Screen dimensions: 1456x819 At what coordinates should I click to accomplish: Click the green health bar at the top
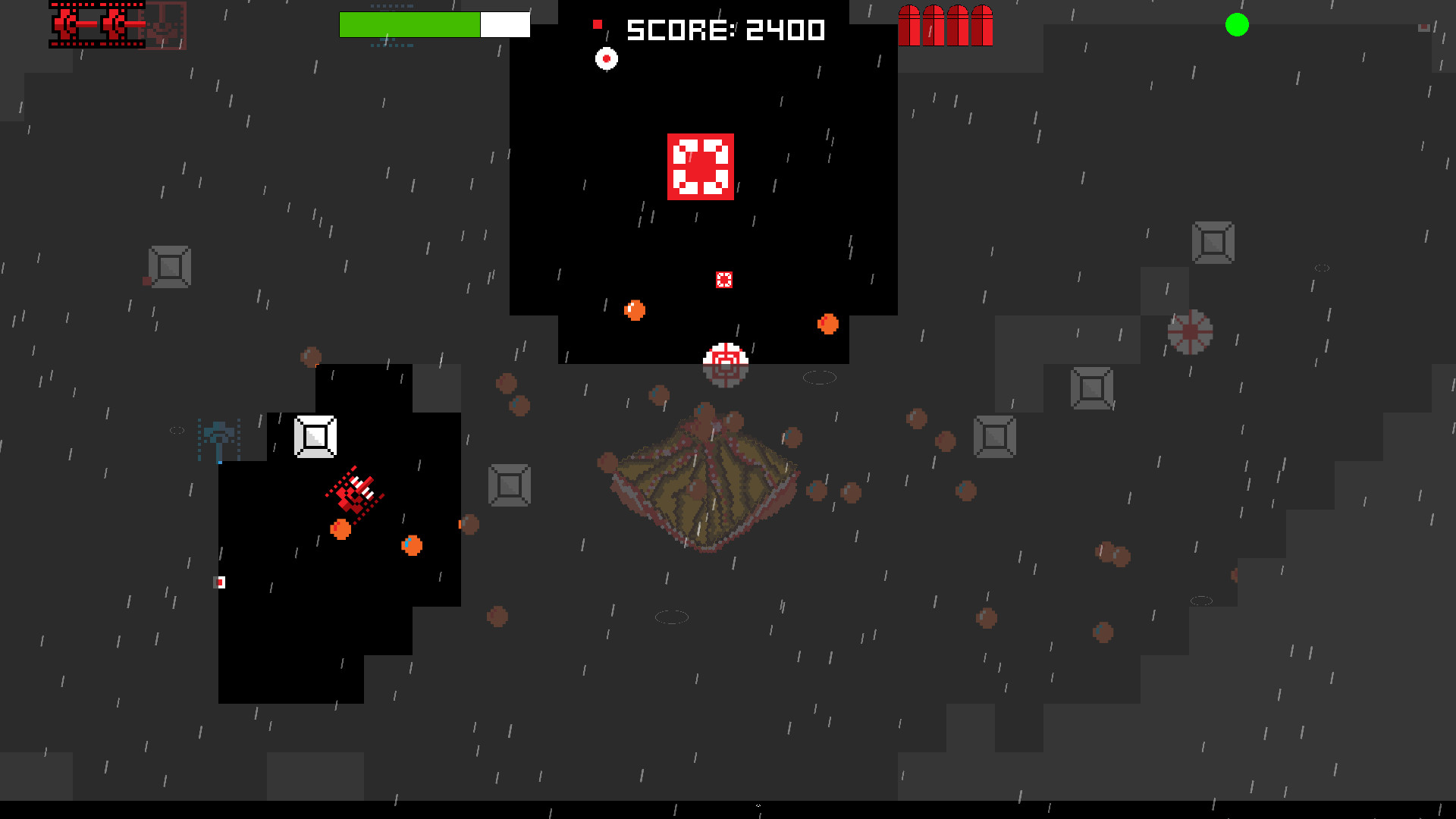pos(409,24)
